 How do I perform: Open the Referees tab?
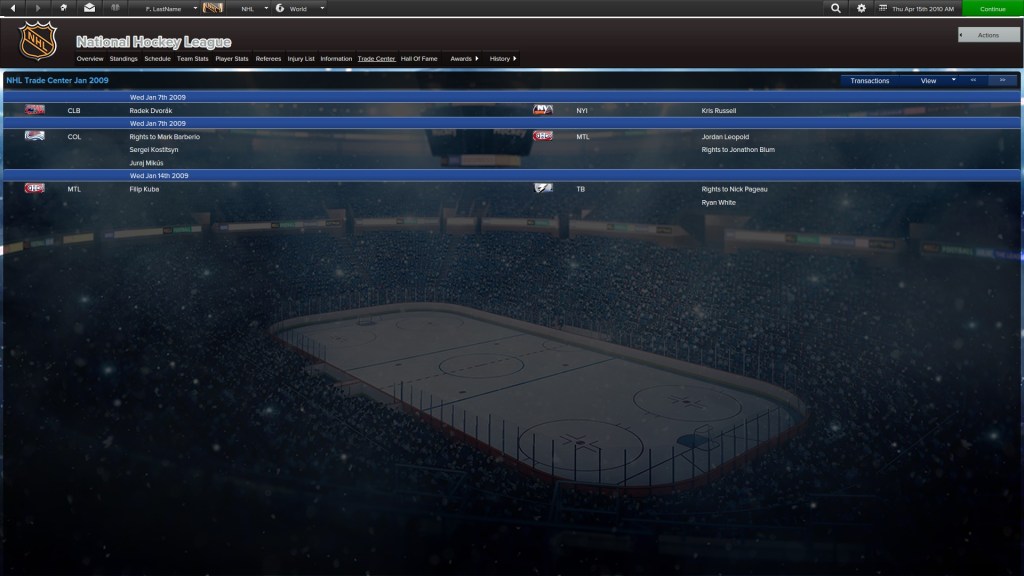pos(268,59)
